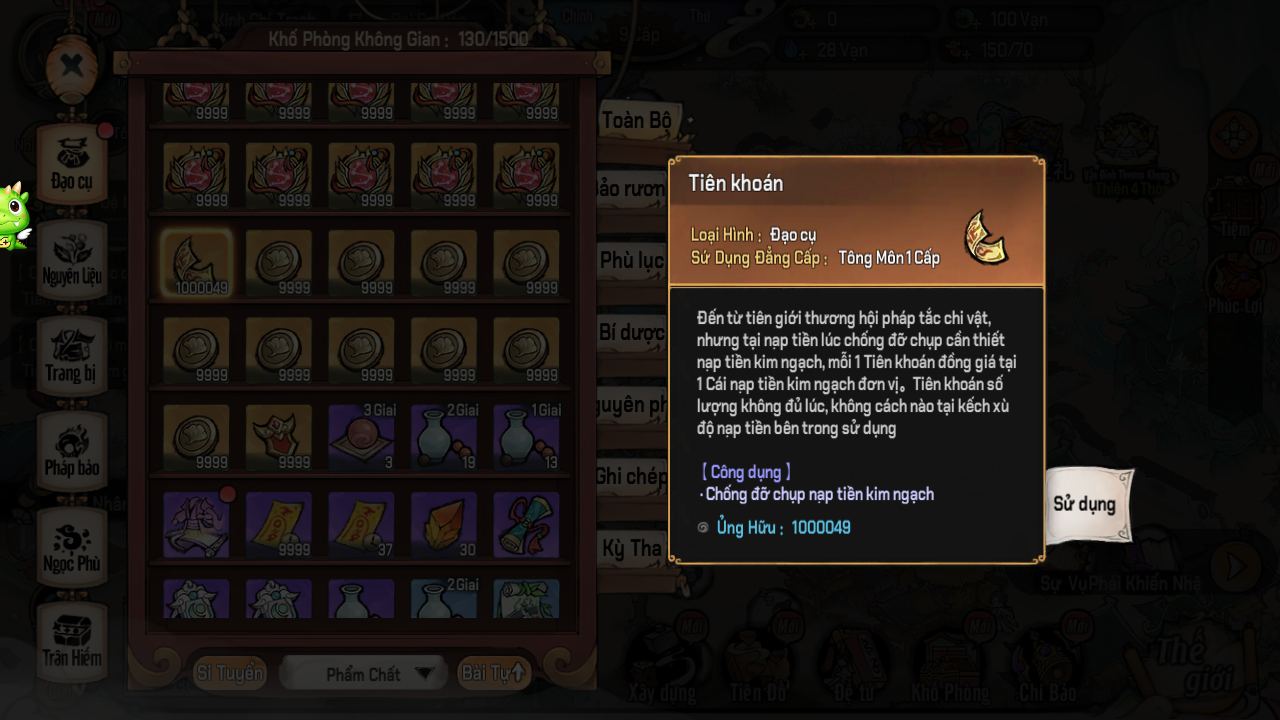Switch to the Ngọc Phù tab
Viewport: 1280px width, 720px height.
click(x=72, y=547)
